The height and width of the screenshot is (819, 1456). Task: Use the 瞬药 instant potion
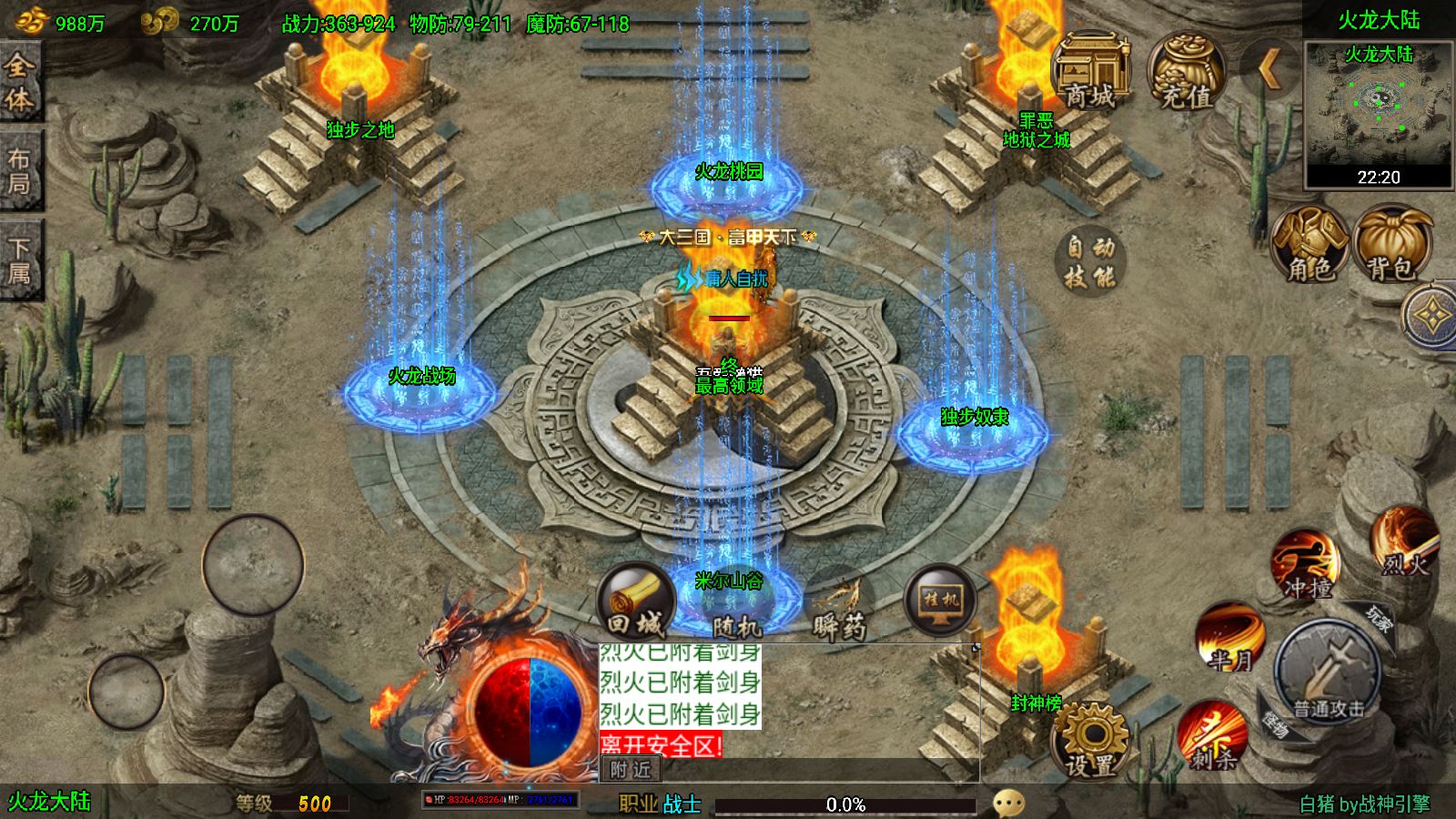[839, 606]
